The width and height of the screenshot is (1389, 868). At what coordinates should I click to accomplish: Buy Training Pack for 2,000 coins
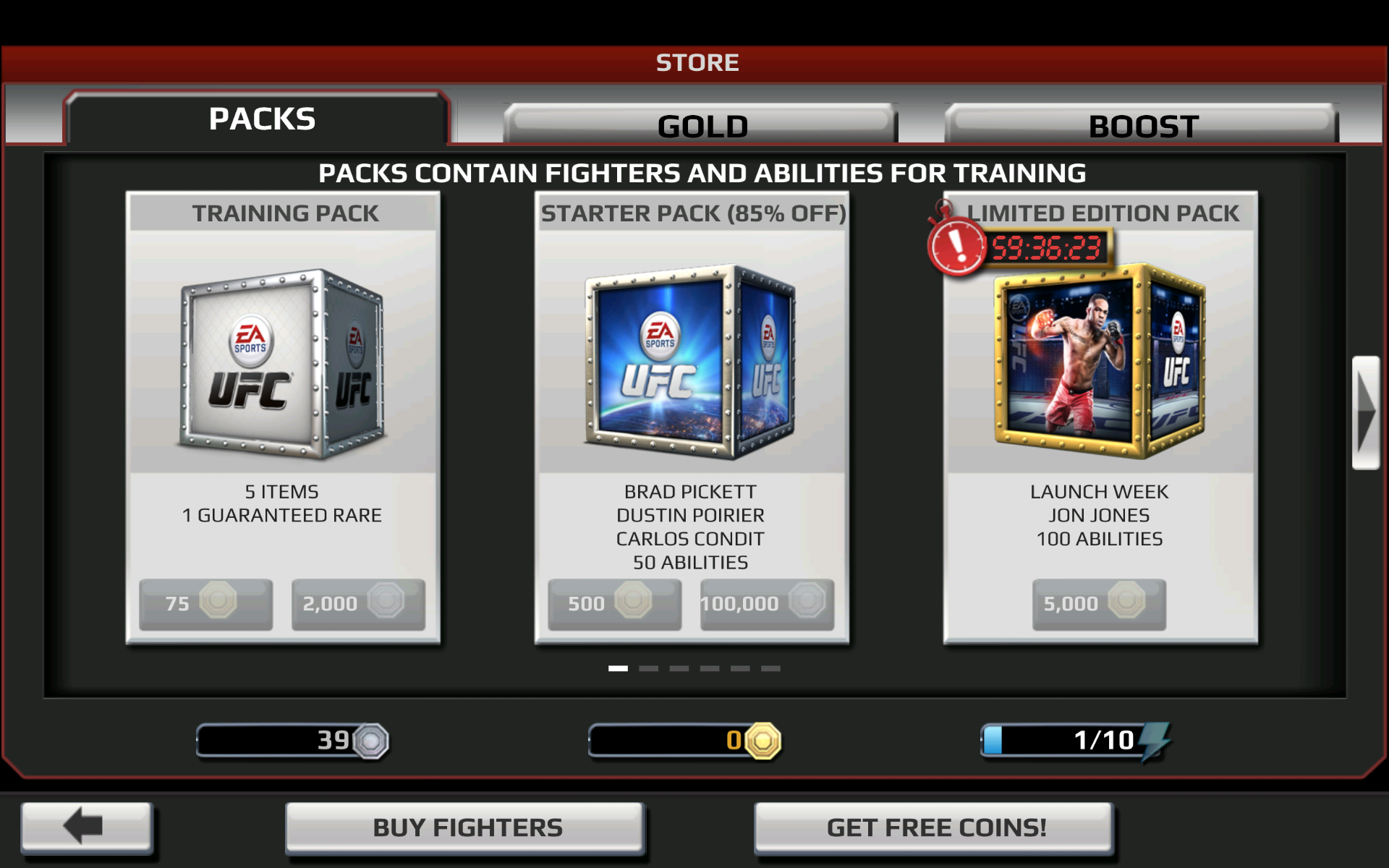(357, 603)
